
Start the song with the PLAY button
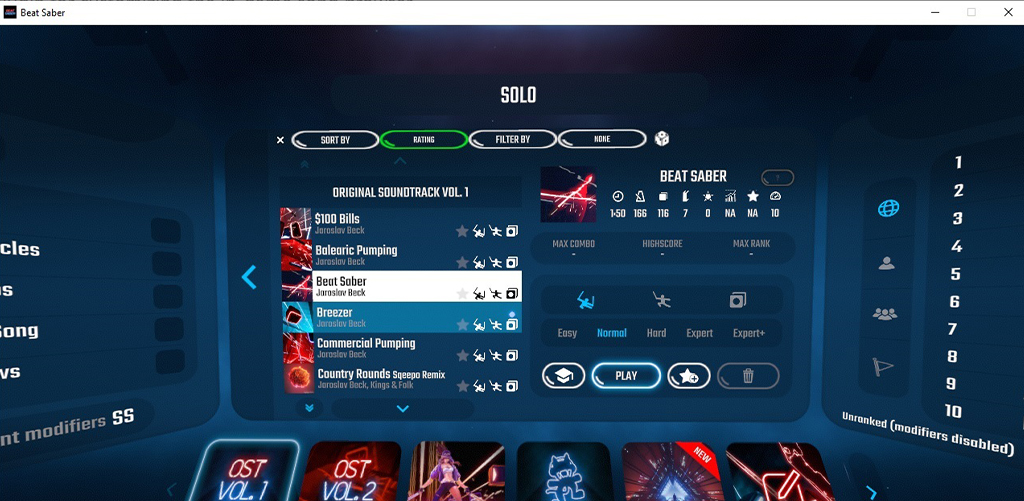click(x=626, y=376)
